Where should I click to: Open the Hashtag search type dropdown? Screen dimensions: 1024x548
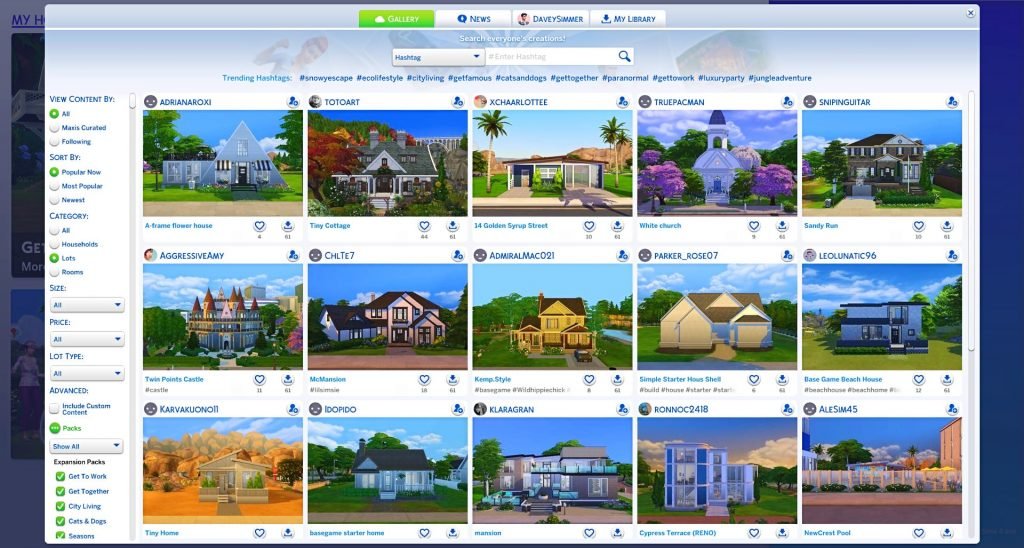coord(438,58)
